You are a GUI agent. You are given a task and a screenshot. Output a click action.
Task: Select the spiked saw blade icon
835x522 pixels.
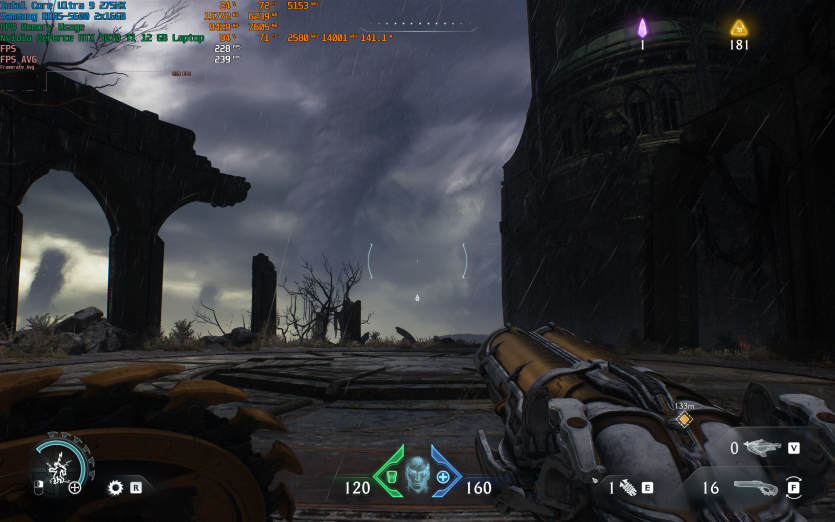point(115,488)
